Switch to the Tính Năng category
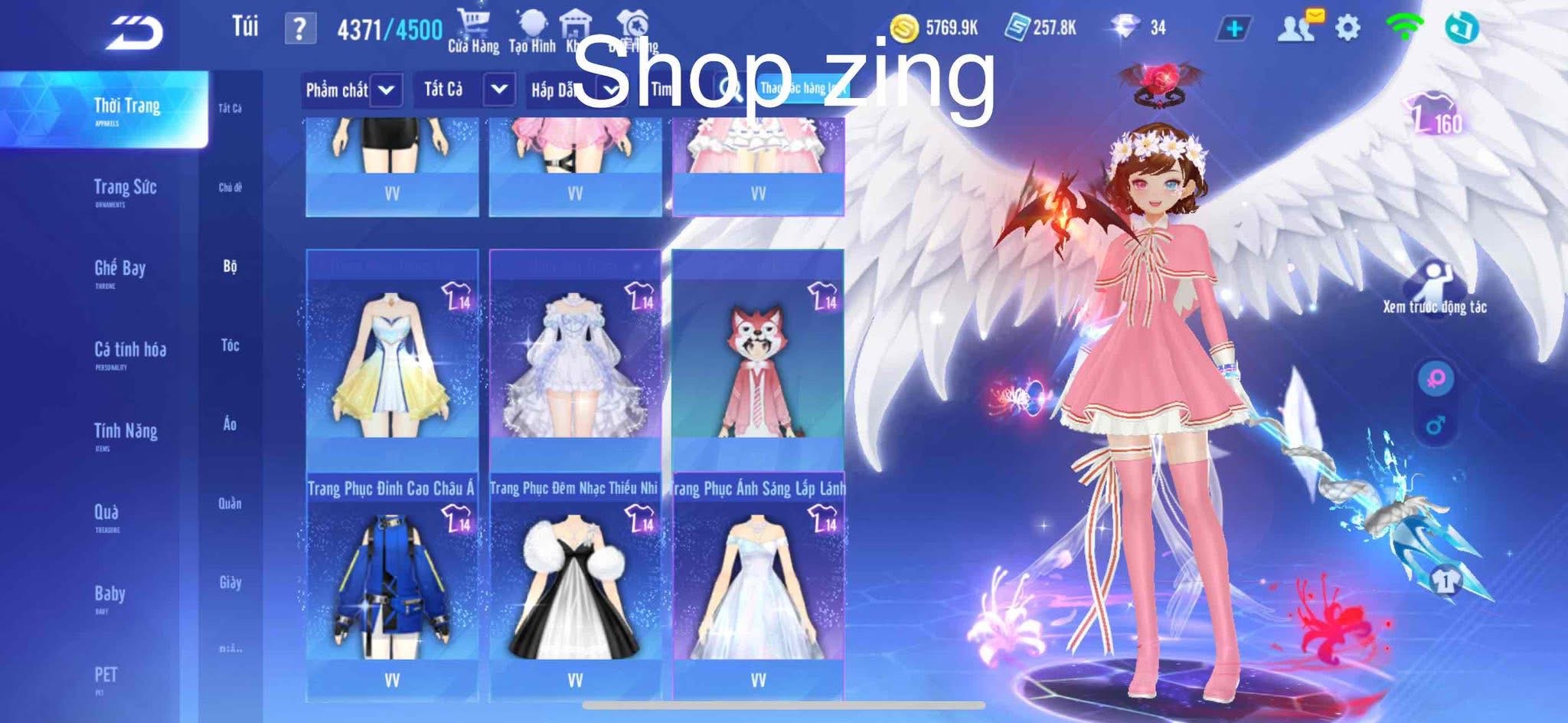 click(126, 432)
